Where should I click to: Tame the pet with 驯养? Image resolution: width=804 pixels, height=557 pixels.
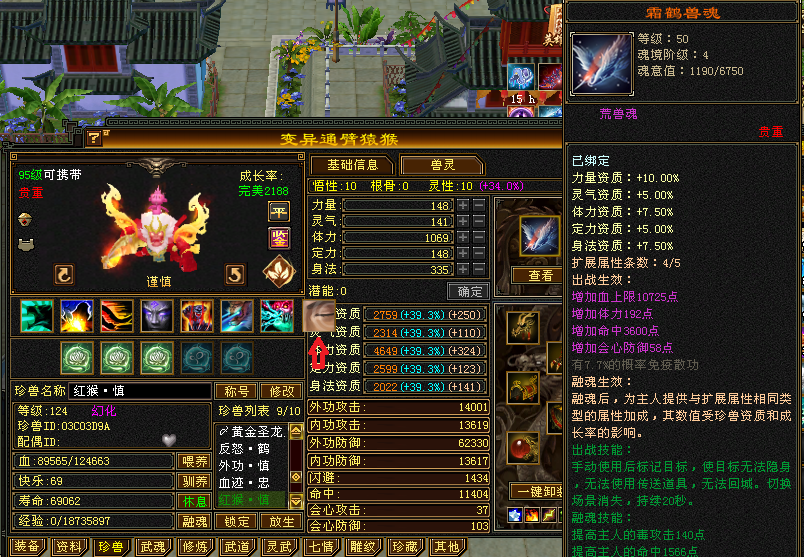point(194,481)
